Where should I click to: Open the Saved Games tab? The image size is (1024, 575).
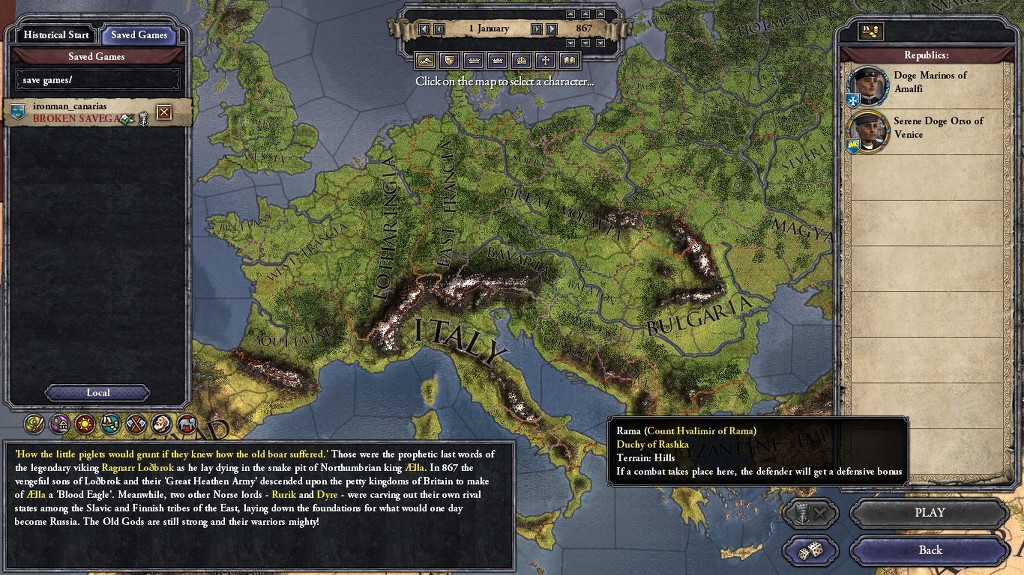(x=139, y=35)
